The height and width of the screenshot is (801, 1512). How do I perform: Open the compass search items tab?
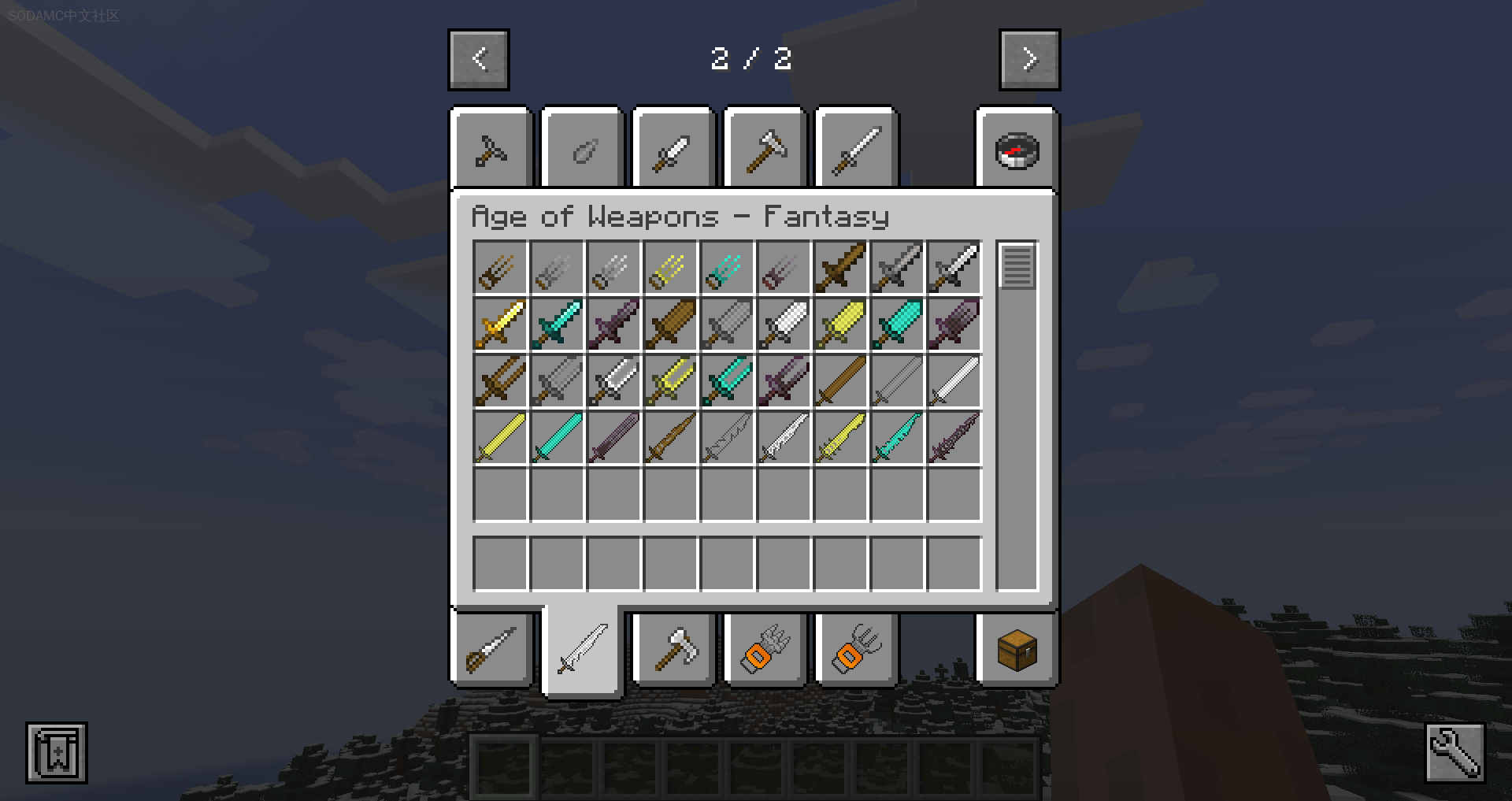pyautogui.click(x=1017, y=150)
